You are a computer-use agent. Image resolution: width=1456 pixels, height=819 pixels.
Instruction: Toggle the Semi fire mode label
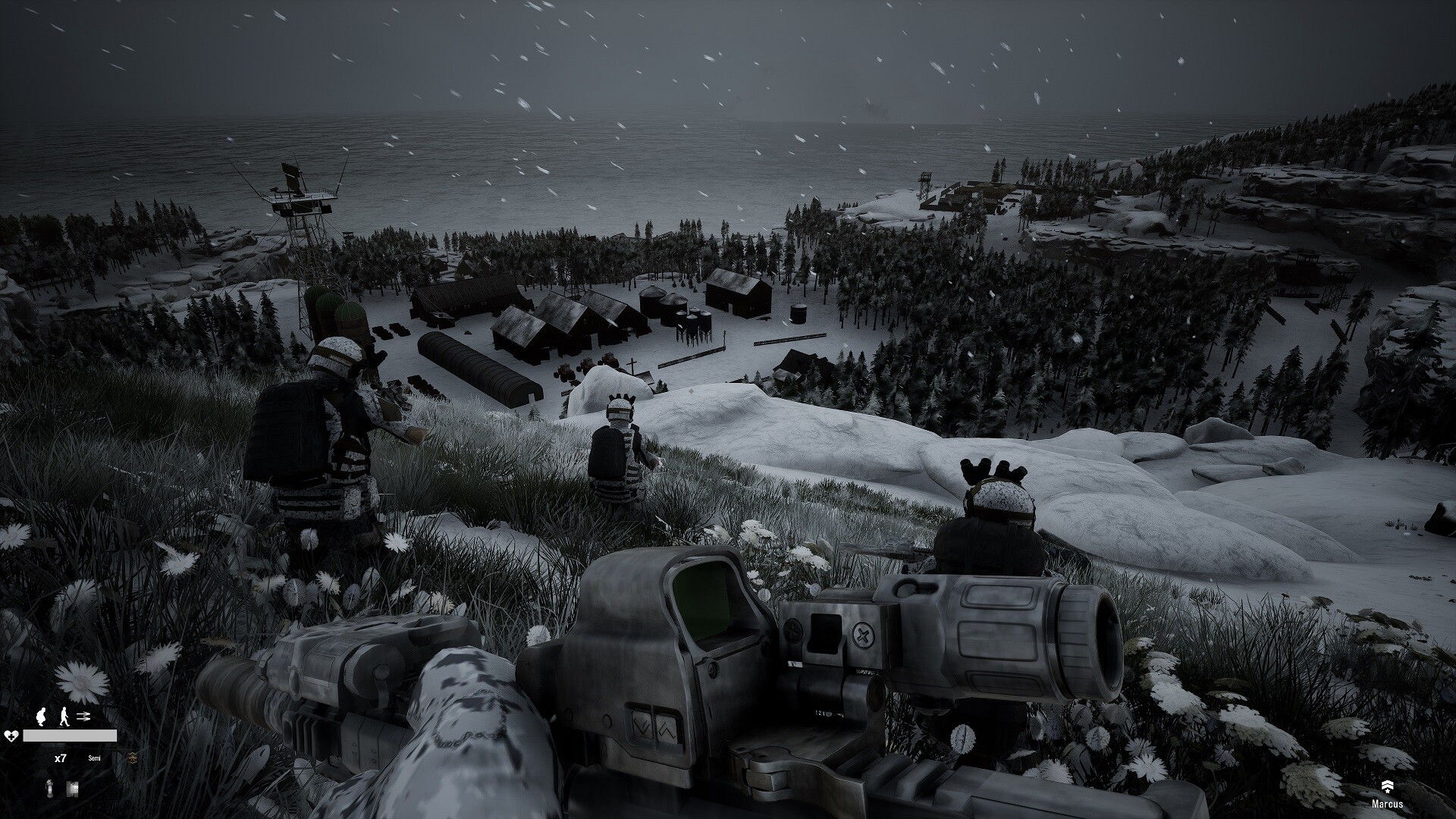[95, 758]
